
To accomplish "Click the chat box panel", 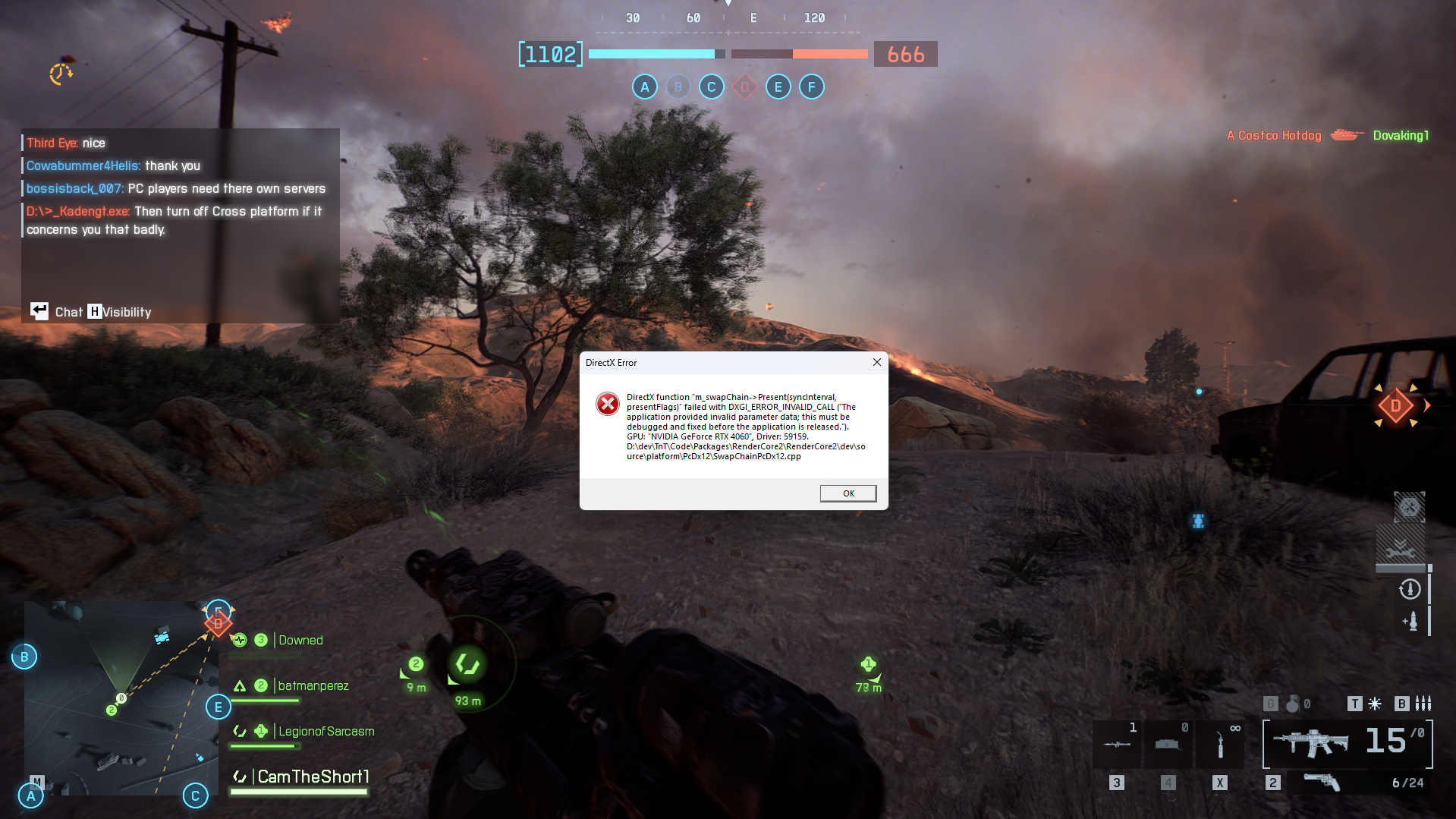I will [x=180, y=225].
